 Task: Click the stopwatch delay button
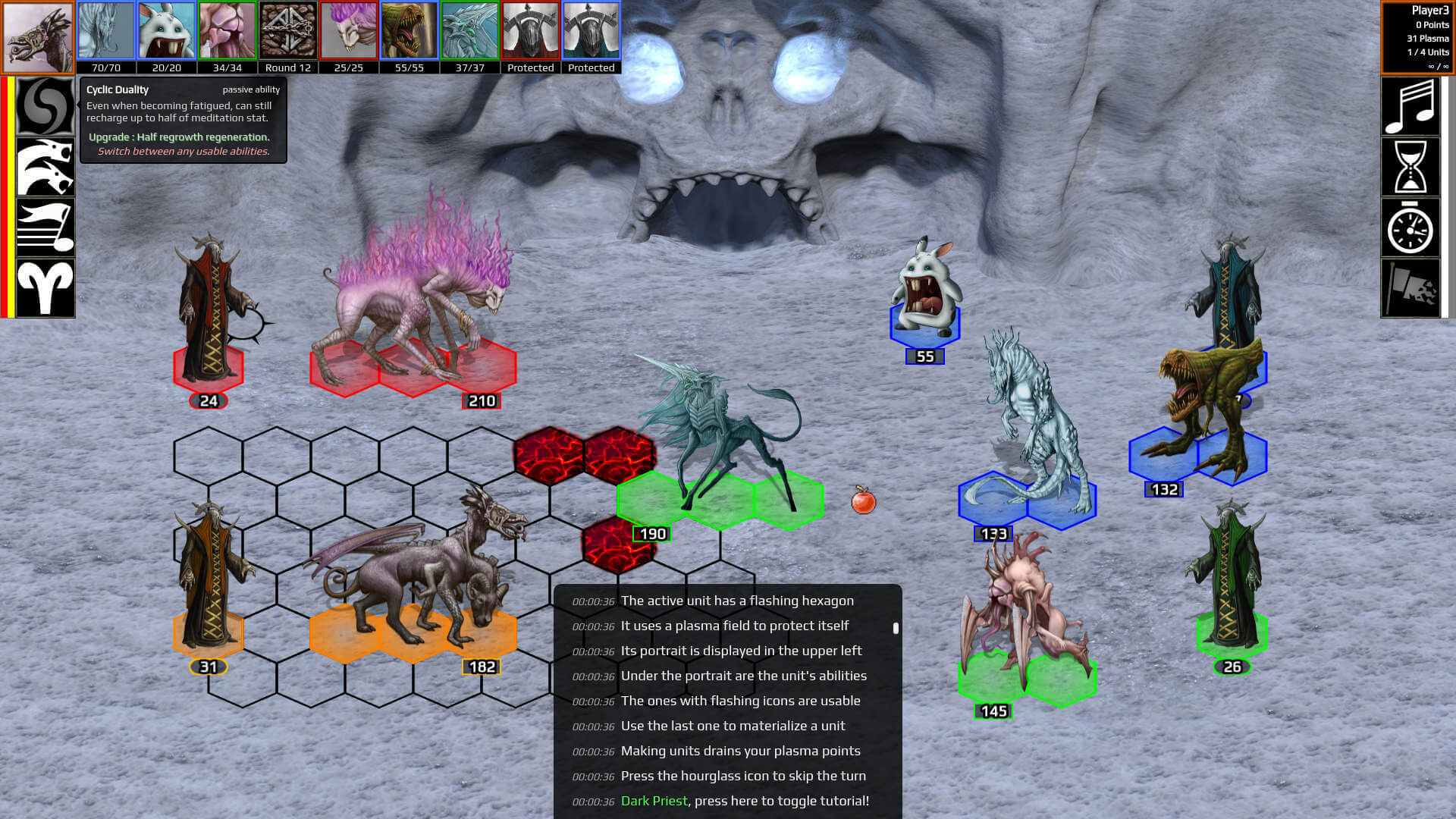pos(1410,227)
